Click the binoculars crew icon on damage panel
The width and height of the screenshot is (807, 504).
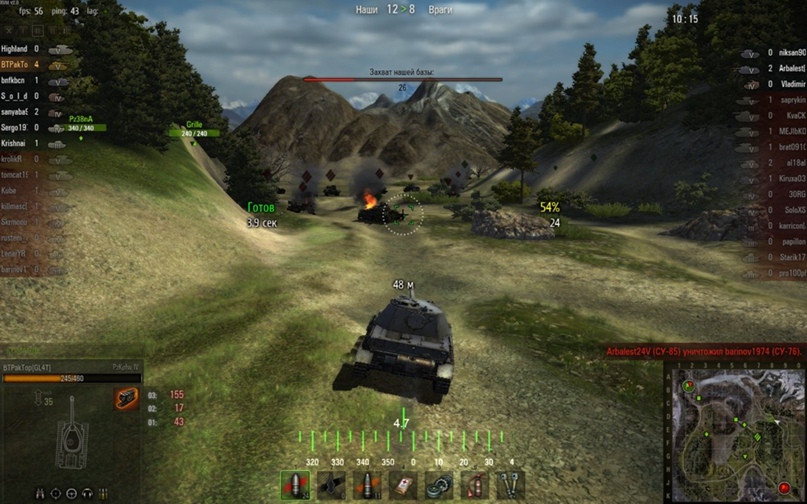coord(40,493)
